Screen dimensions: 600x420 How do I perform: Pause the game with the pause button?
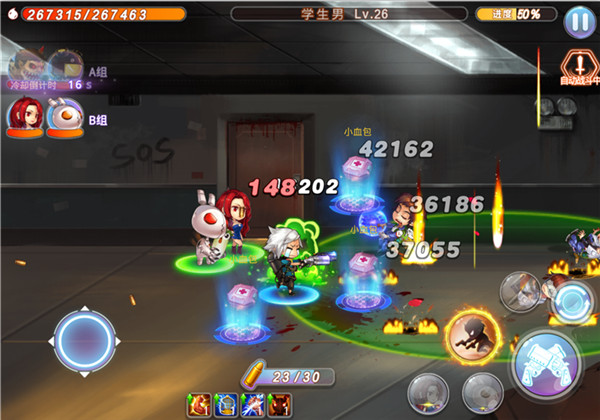(x=578, y=20)
